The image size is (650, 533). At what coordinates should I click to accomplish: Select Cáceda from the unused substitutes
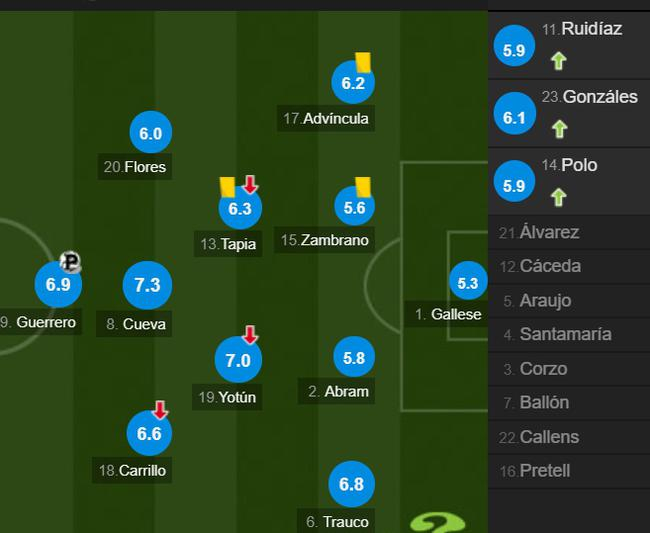568,266
